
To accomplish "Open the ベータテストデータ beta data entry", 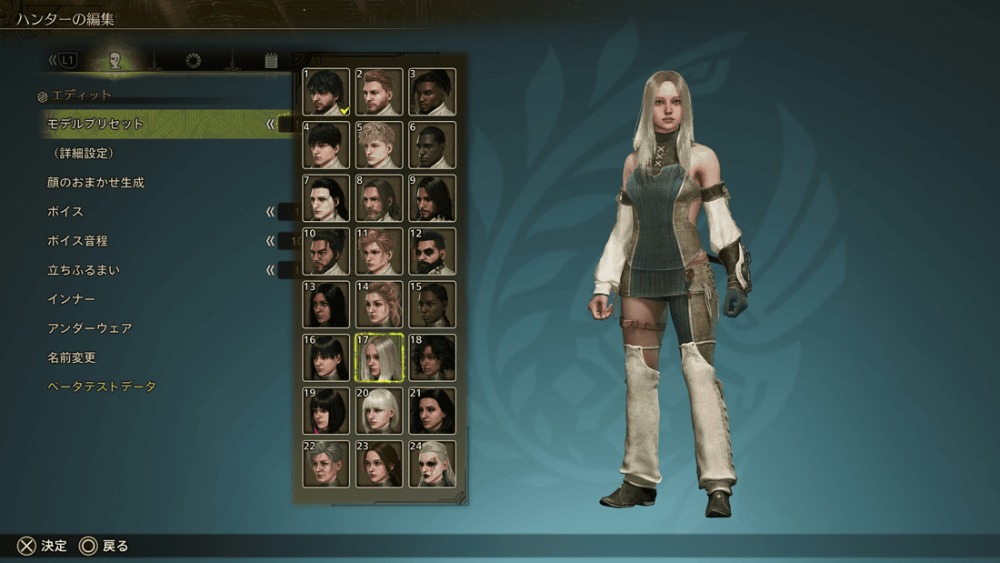I will (x=102, y=386).
